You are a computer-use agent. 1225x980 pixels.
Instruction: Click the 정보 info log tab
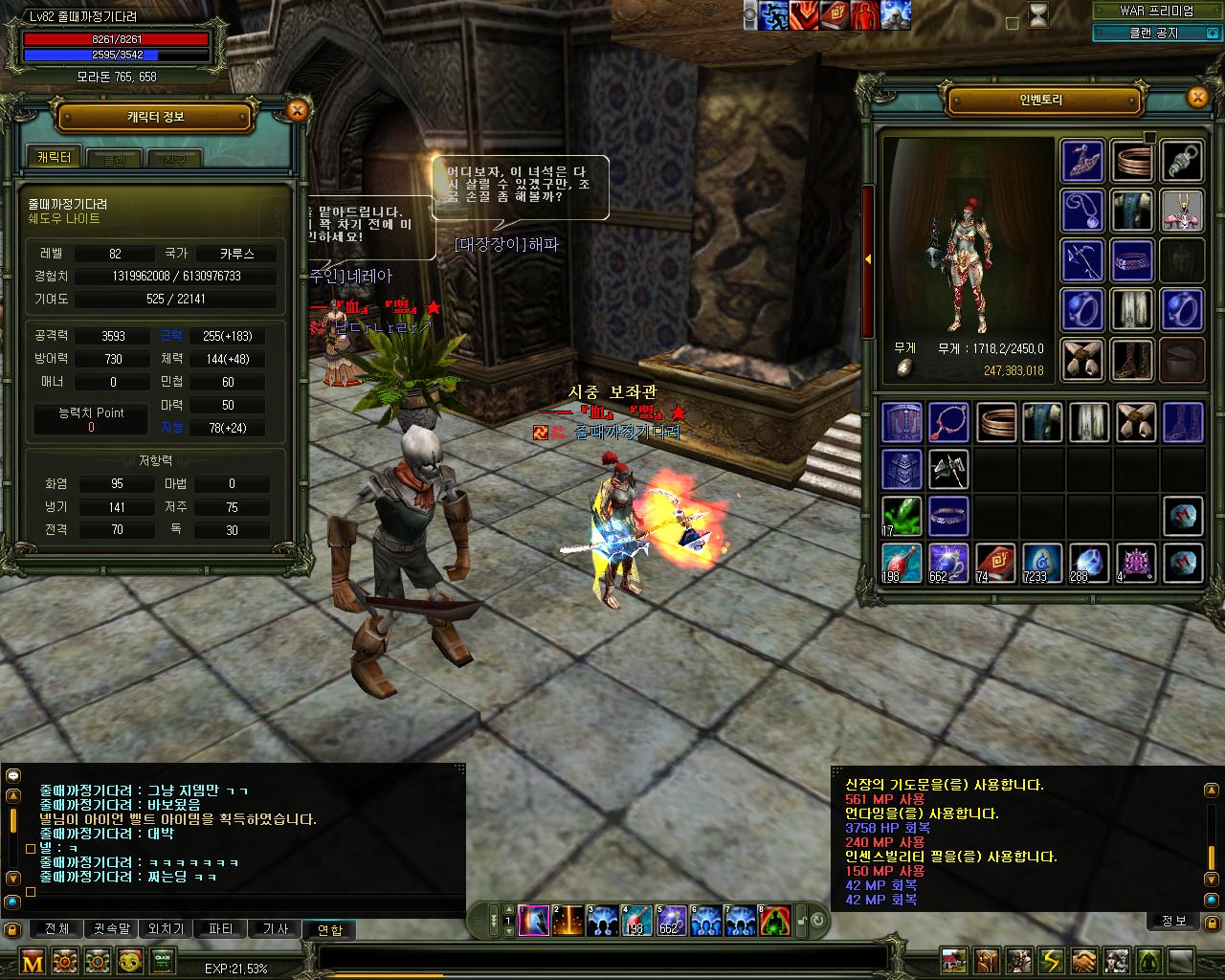click(1173, 921)
